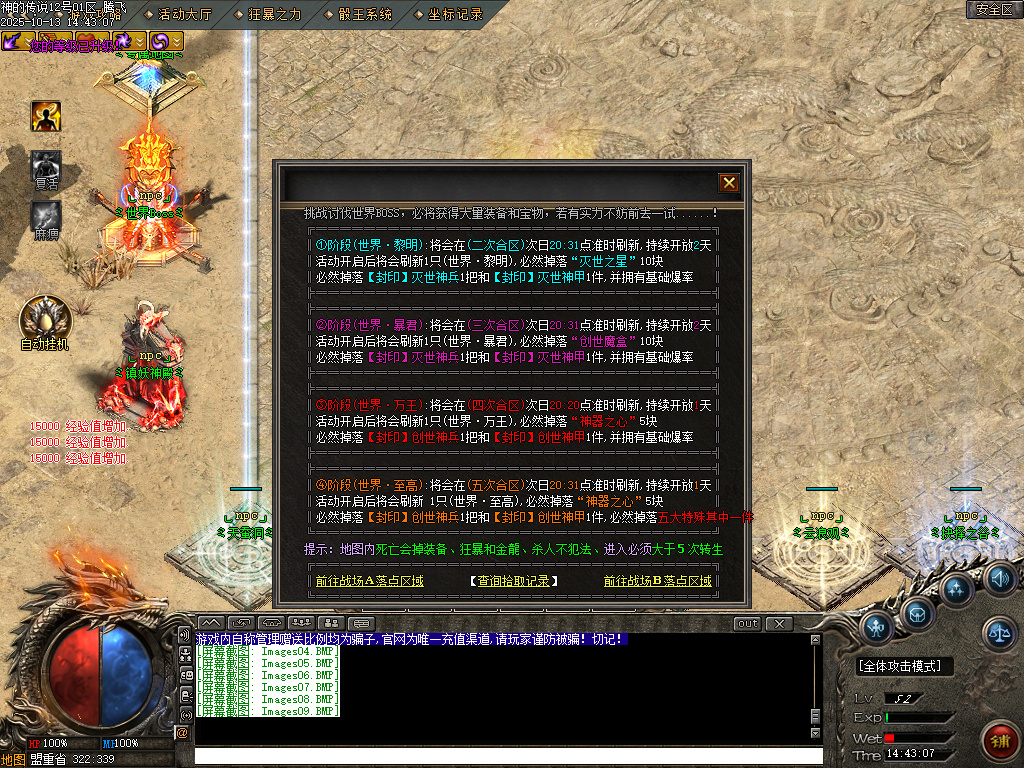Image resolution: width=1024 pixels, height=768 pixels.
Task: Close the world boss info dialog
Action: (729, 183)
